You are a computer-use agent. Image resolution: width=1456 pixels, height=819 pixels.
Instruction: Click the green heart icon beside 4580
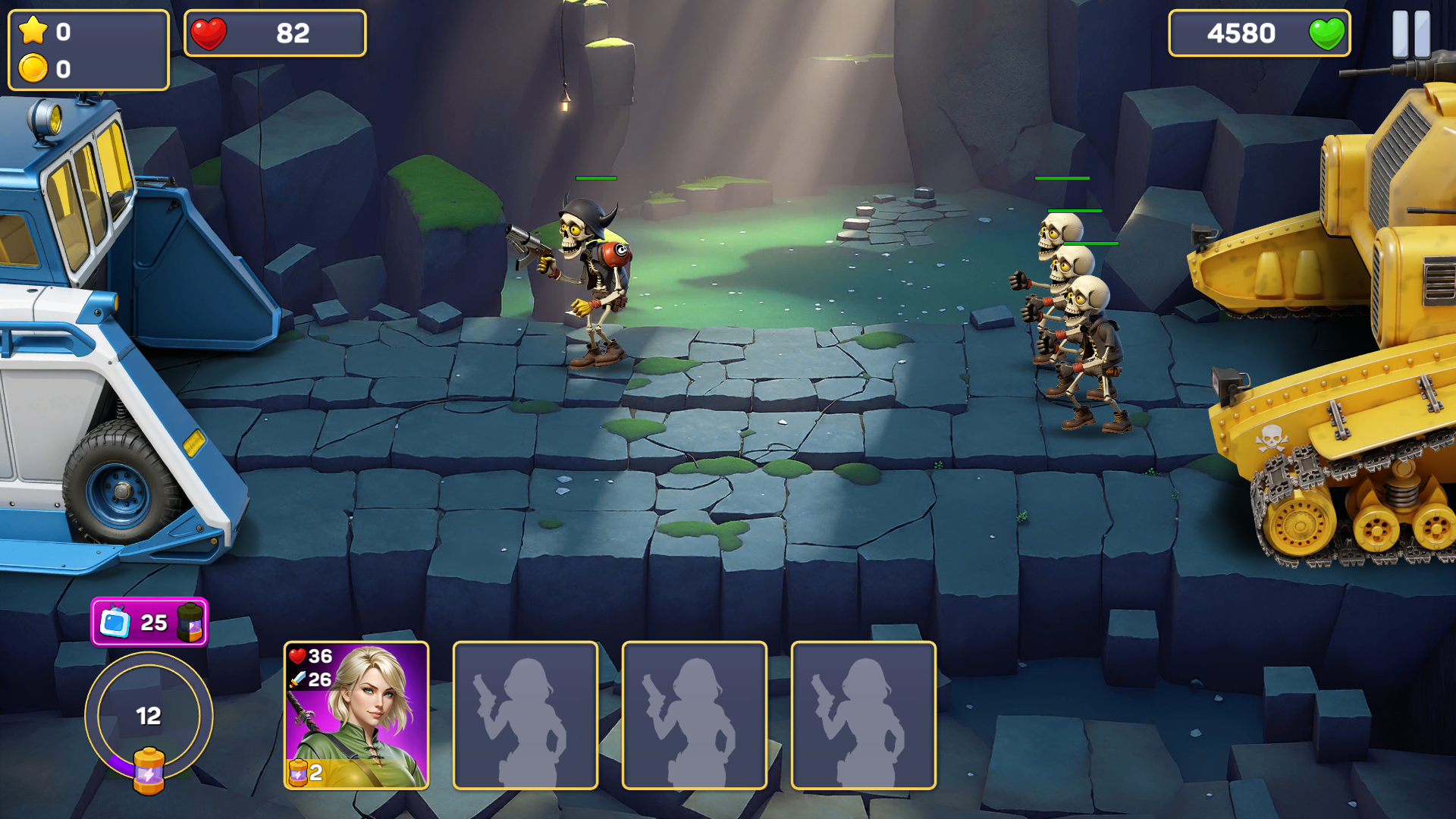coord(1328,33)
